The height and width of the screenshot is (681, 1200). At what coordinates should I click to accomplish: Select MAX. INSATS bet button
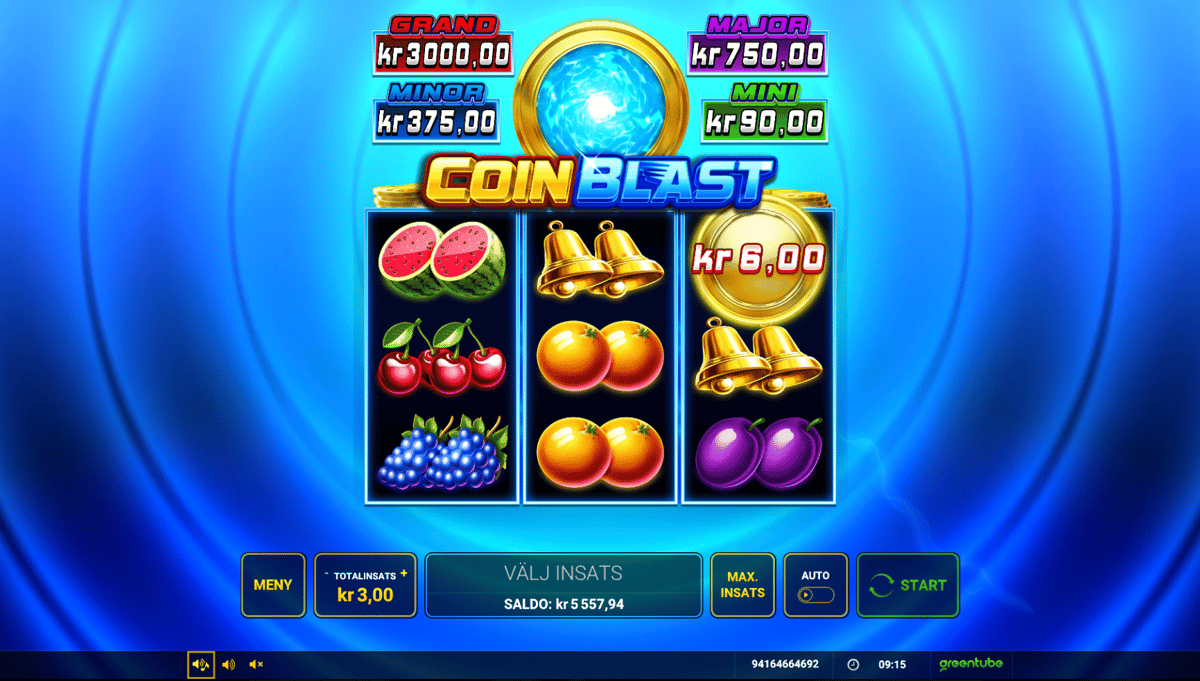(743, 585)
